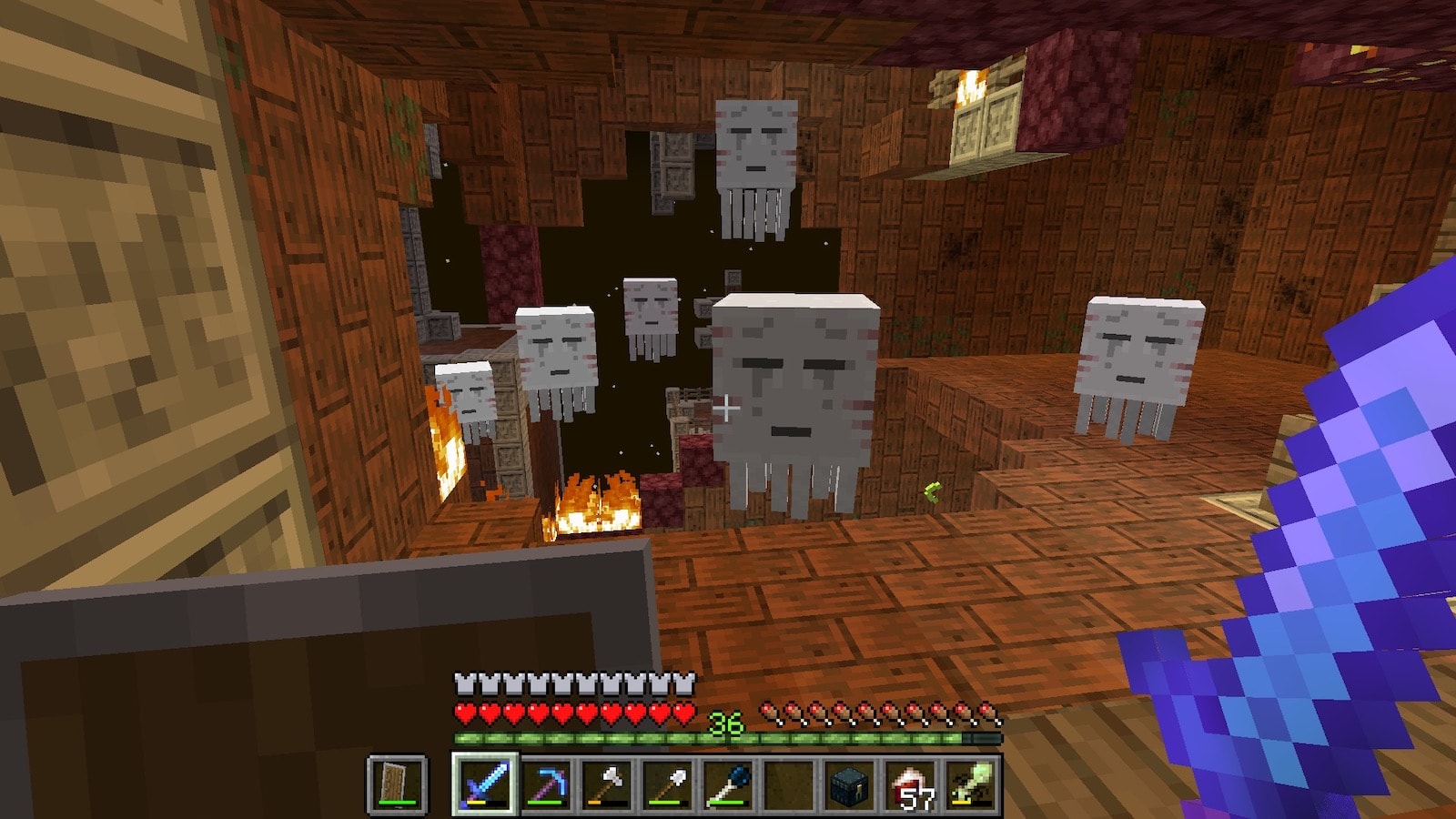Viewport: 1456px width, 819px height.
Task: Select the pale green item in last hotbar slot
Action: (x=971, y=784)
